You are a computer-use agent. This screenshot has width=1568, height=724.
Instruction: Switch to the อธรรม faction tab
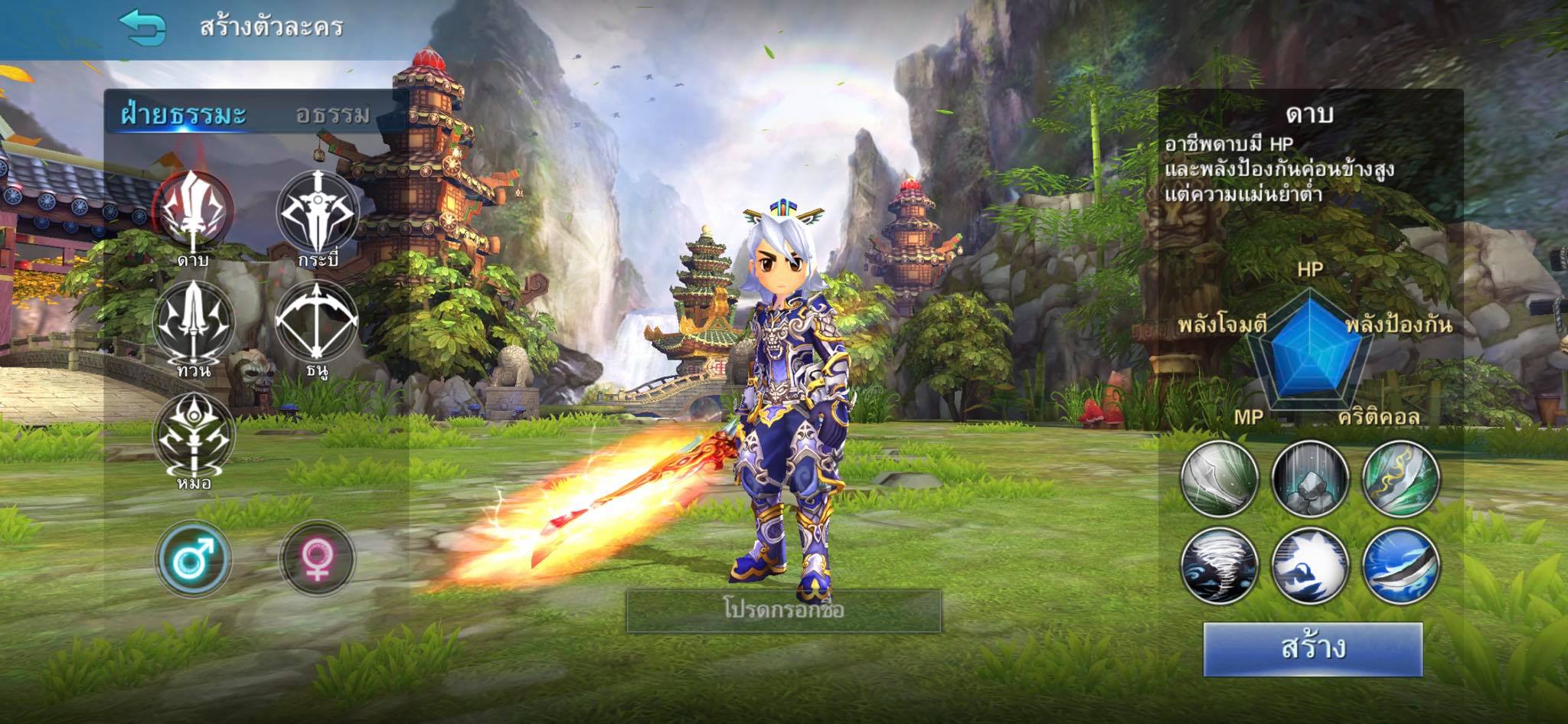(333, 115)
